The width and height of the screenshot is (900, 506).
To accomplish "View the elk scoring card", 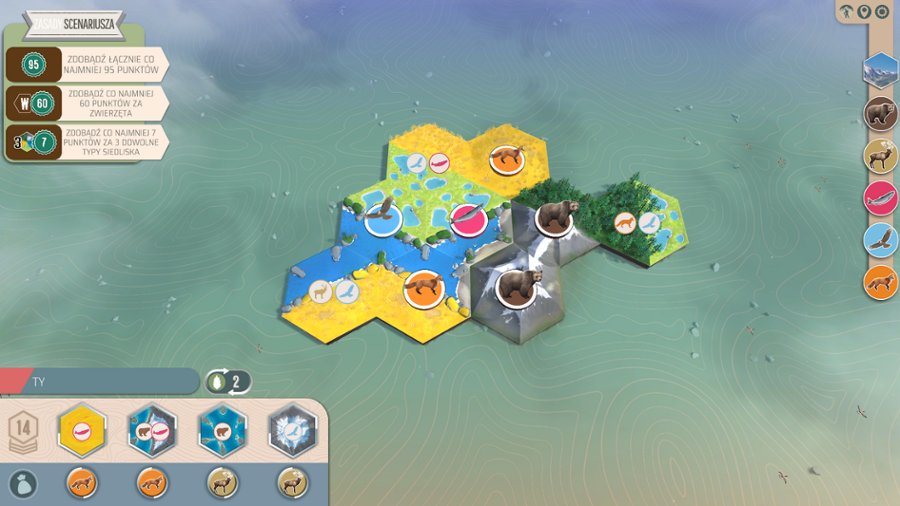I will point(881,156).
